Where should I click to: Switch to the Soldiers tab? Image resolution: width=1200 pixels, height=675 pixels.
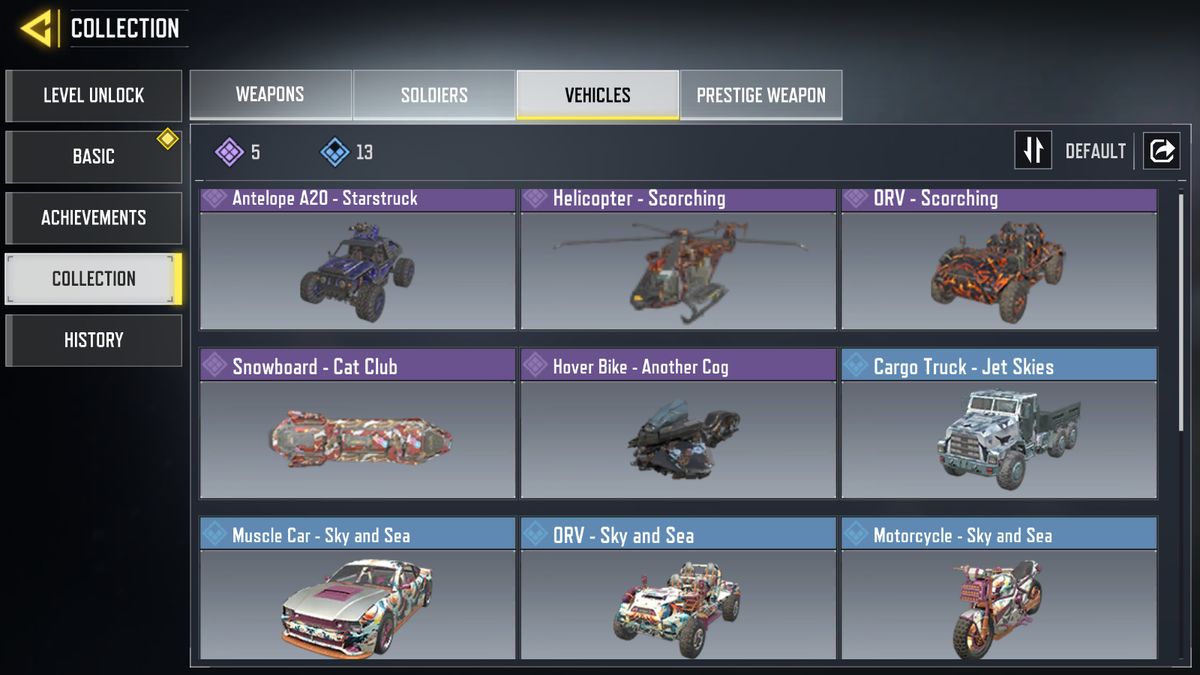[x=434, y=95]
